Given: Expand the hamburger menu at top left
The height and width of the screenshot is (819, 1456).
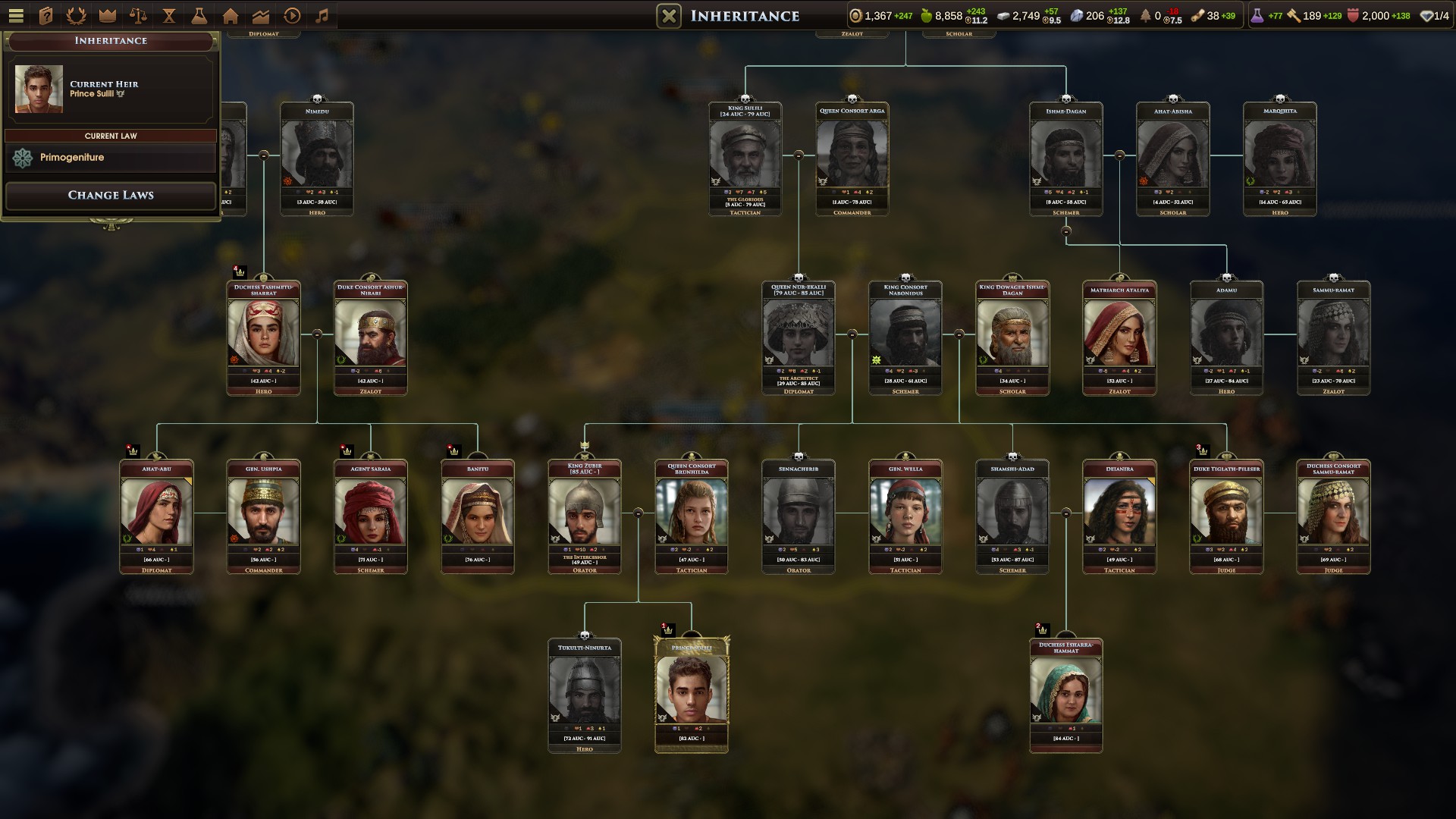Looking at the screenshot, I should point(16,15).
